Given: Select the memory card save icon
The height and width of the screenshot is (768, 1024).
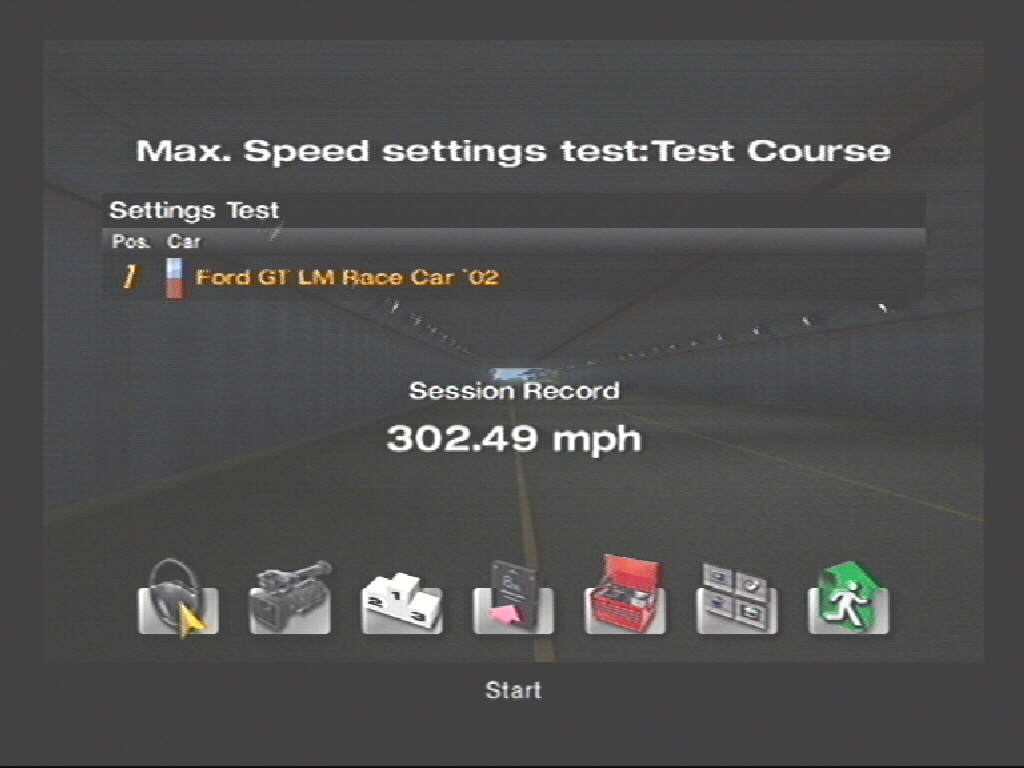Looking at the screenshot, I should [x=513, y=597].
